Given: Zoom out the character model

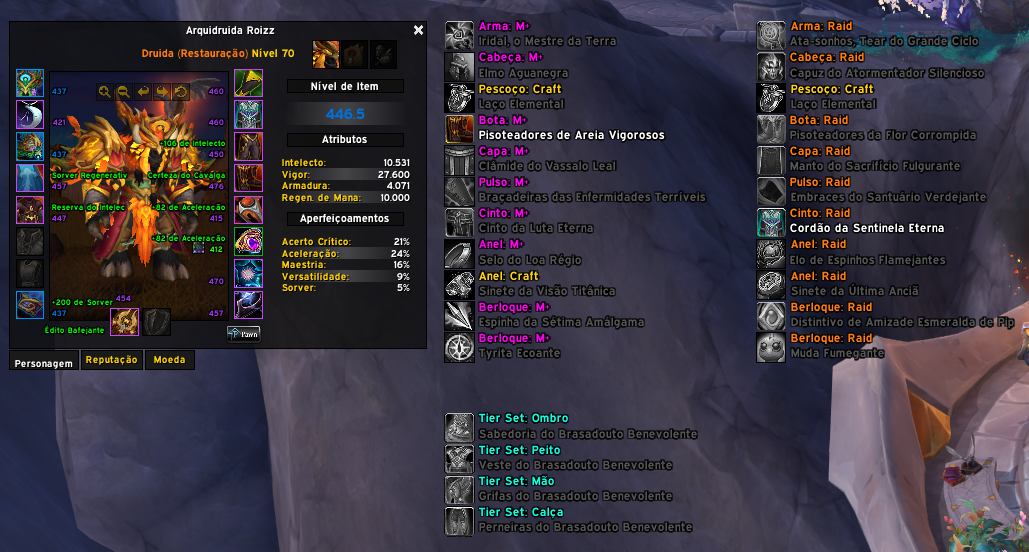Looking at the screenshot, I should (123, 92).
